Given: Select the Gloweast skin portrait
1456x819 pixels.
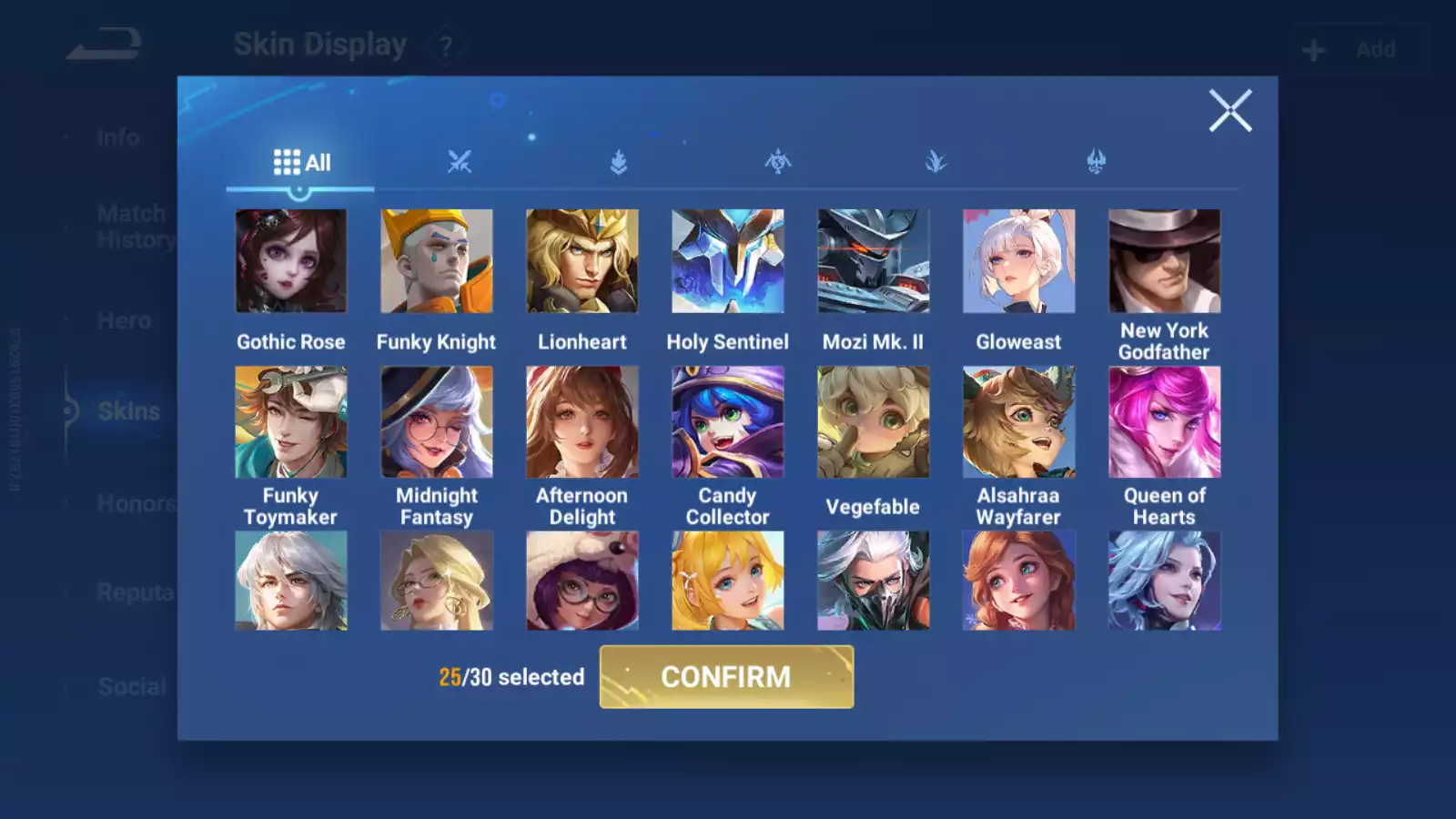Looking at the screenshot, I should [1019, 262].
